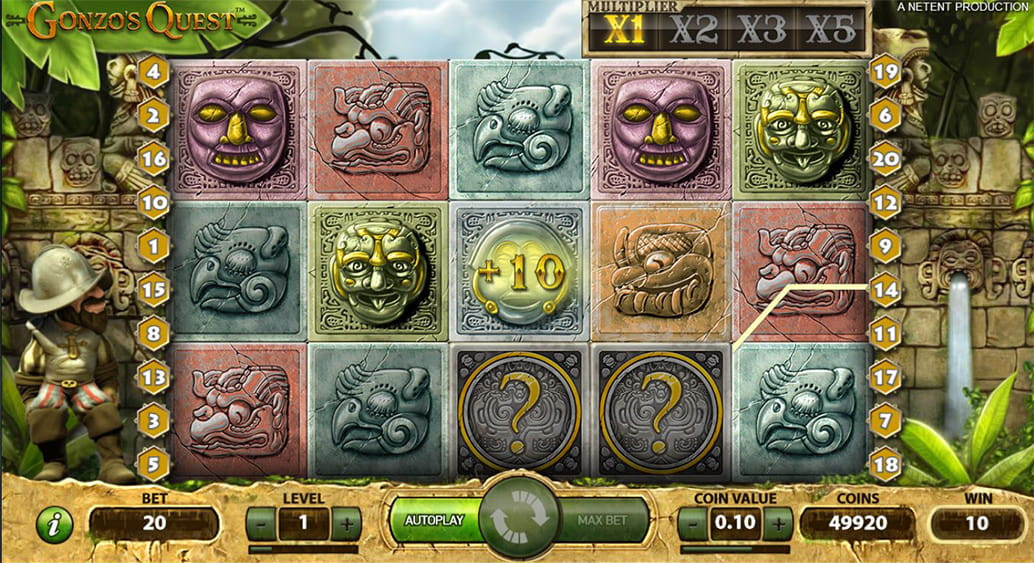This screenshot has width=1034, height=563.
Task: Spin the reels with the green circular button
Action: pos(516,519)
